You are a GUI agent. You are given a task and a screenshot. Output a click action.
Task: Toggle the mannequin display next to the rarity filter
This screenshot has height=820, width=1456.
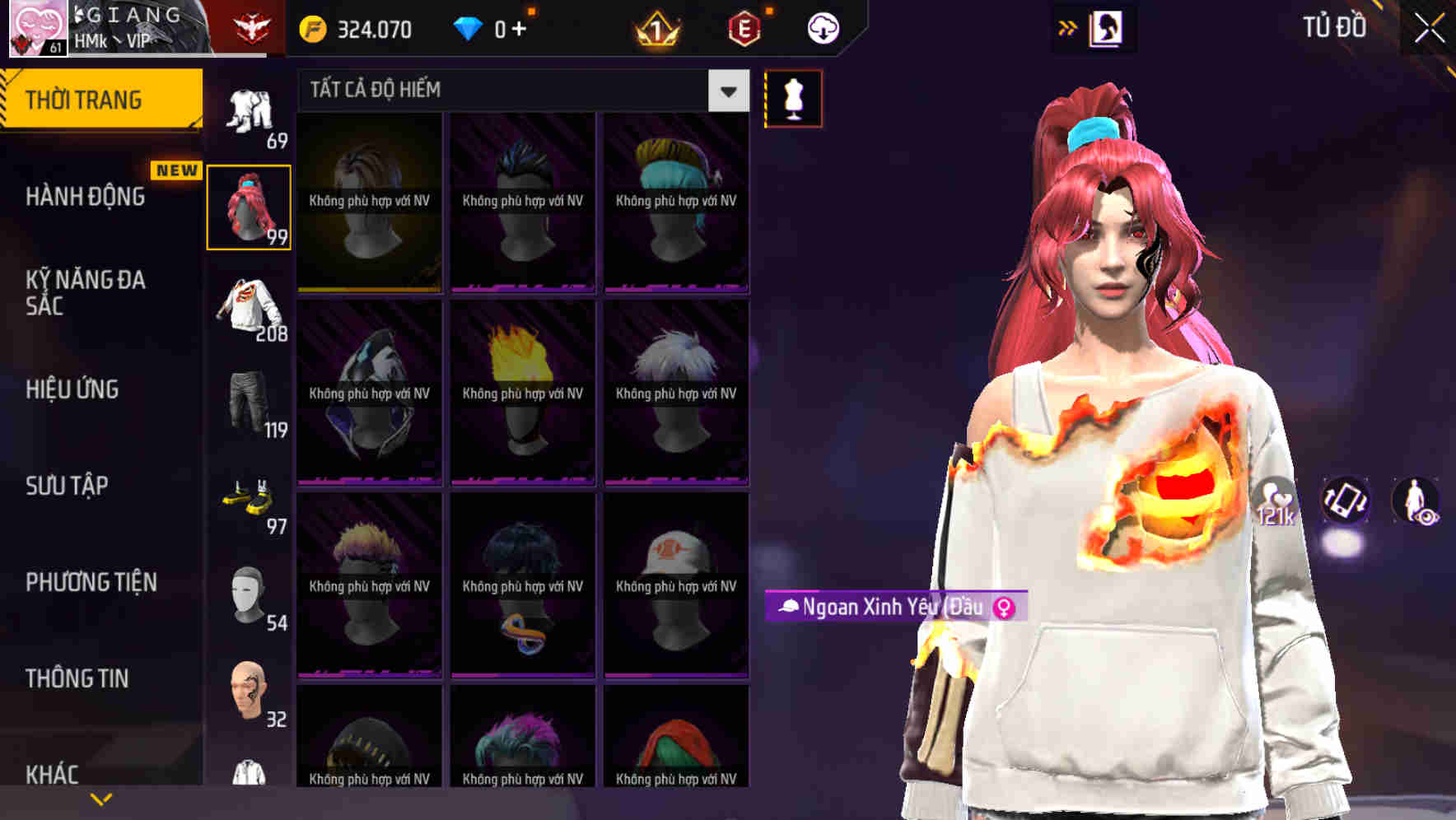(x=793, y=98)
